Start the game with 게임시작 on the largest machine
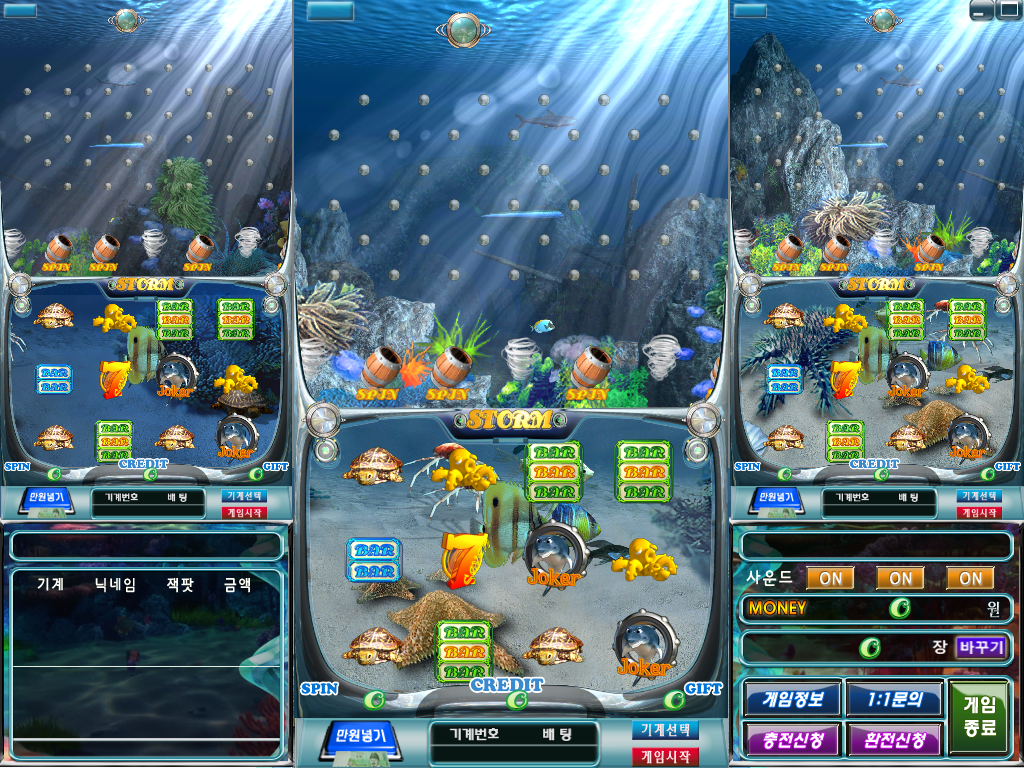 coord(665,756)
